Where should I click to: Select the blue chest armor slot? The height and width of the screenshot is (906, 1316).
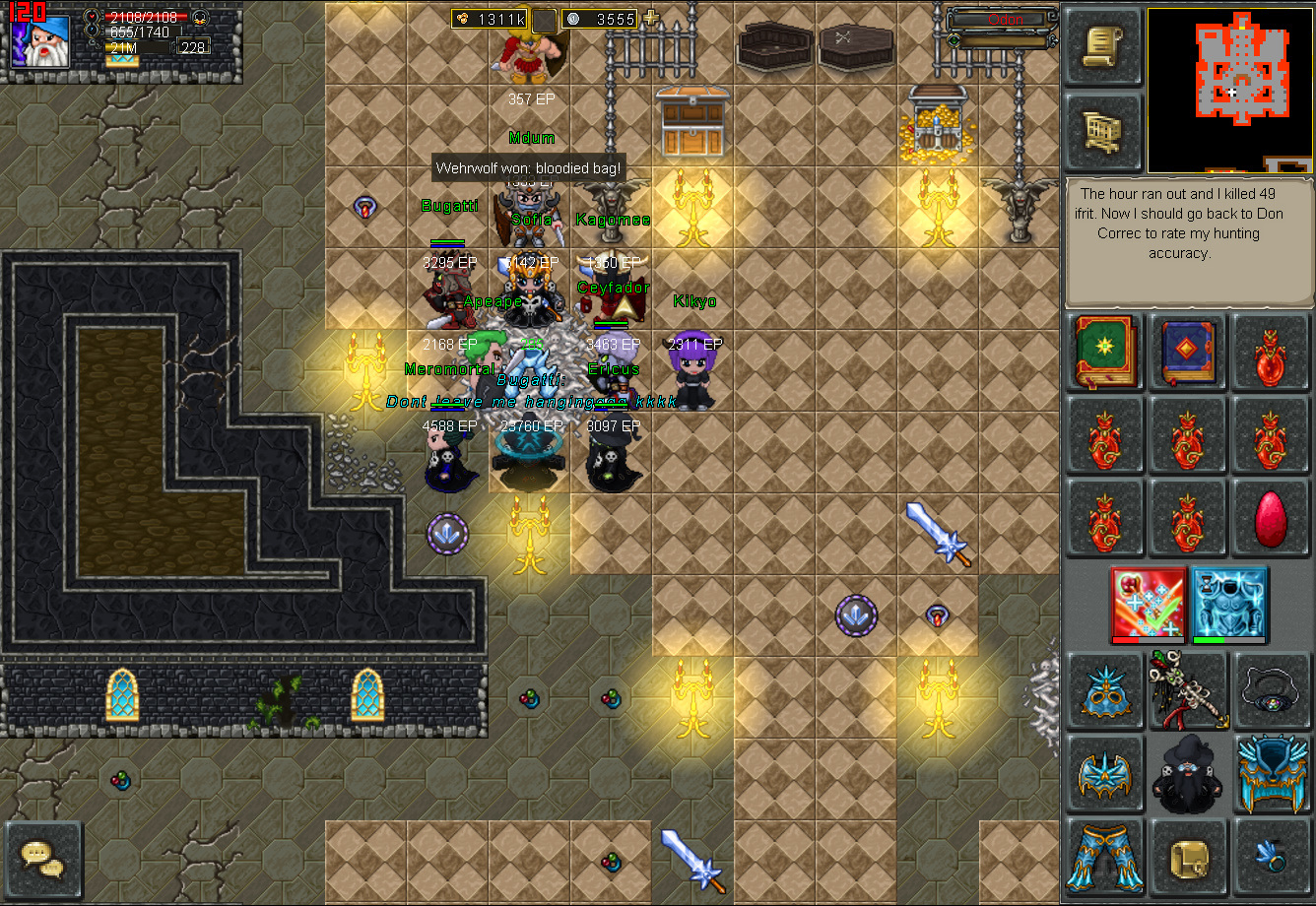(1272, 774)
